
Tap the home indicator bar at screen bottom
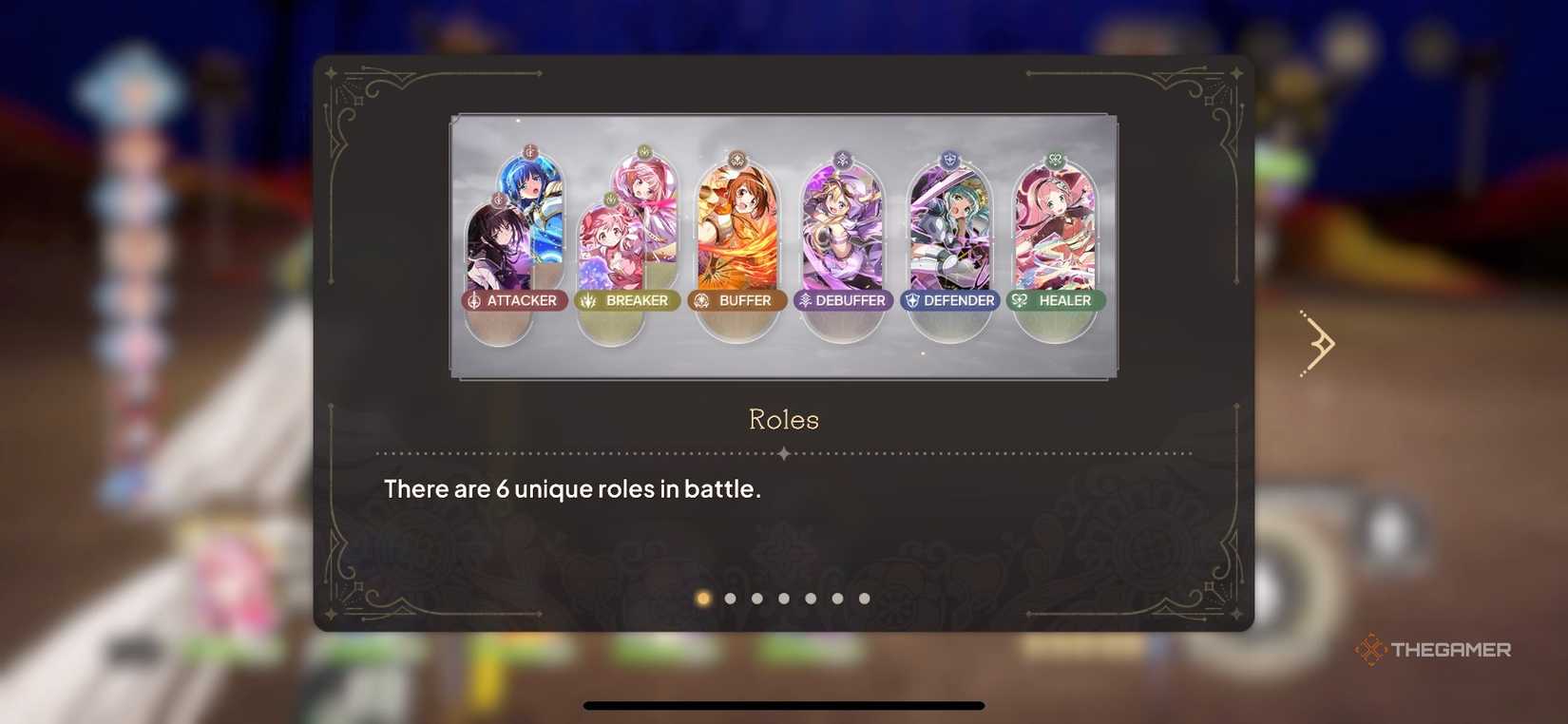(783, 708)
